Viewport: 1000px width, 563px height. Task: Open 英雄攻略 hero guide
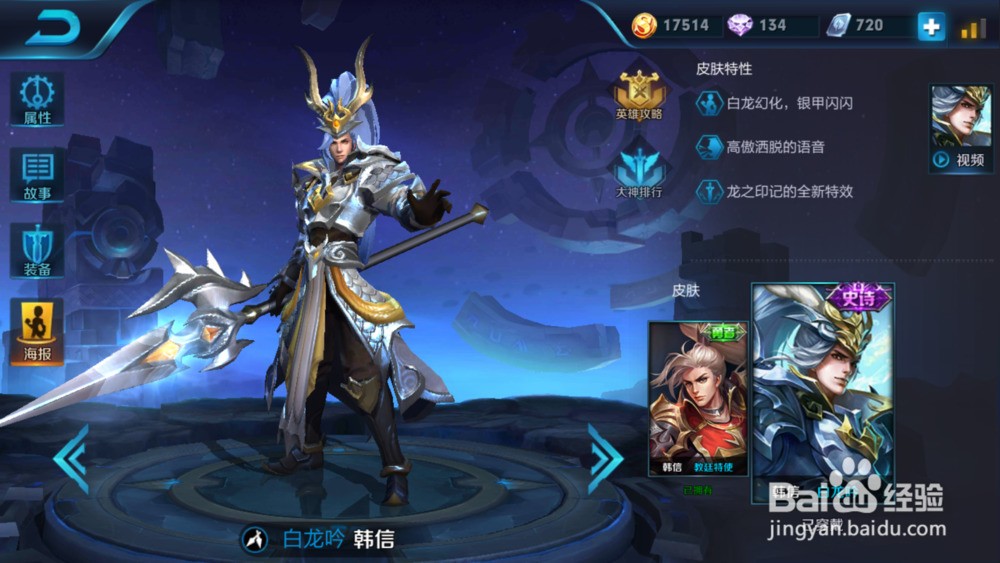click(x=639, y=94)
